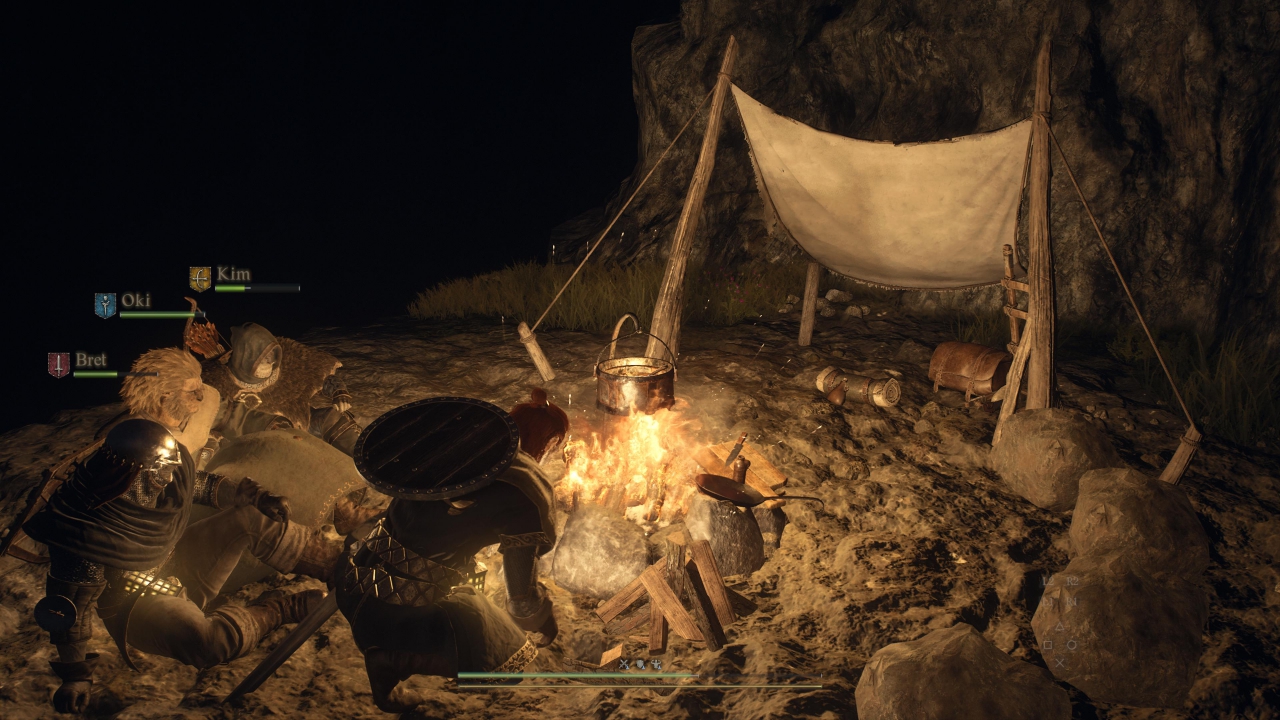
Task: Click Oki's blue mage vocation badge
Action: coord(105,305)
